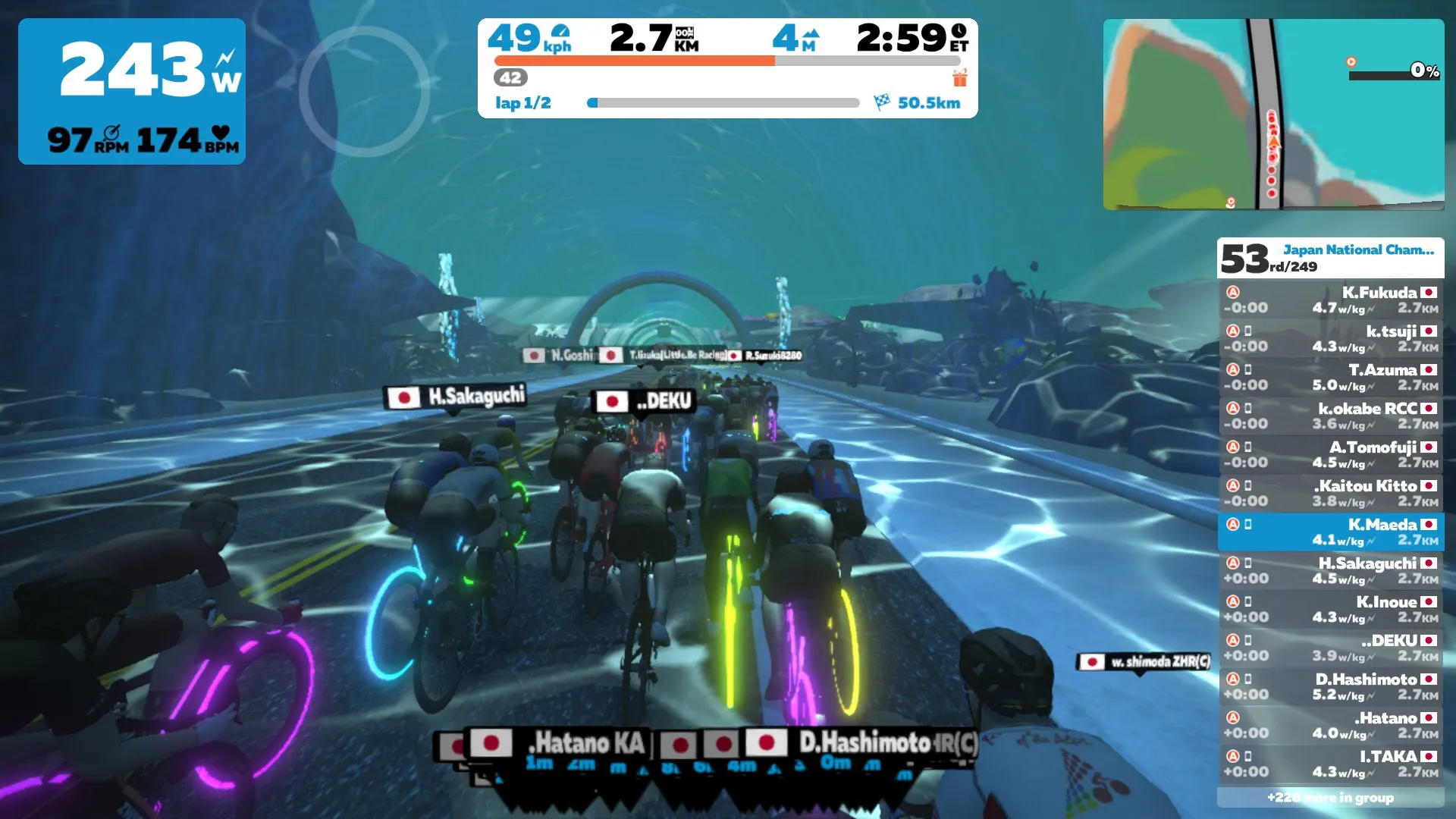Choose the .Kaitou Kitto rider row
The width and height of the screenshot is (1456, 819).
[1330, 493]
